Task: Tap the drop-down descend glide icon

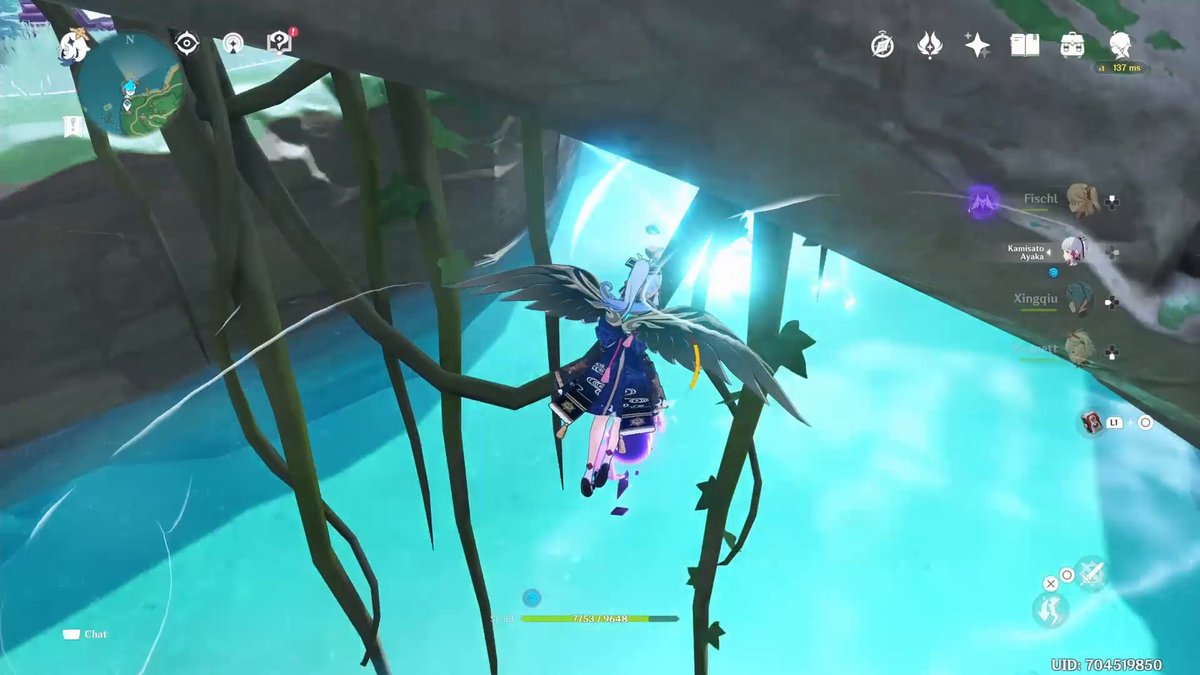Action: click(1049, 610)
